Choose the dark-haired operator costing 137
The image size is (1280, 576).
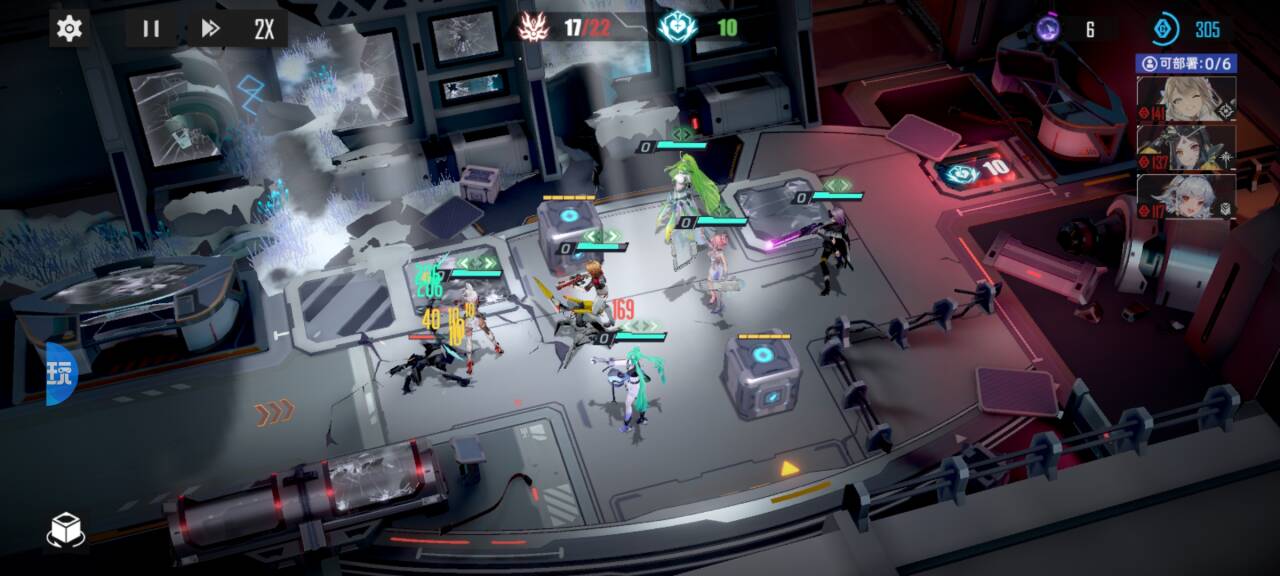[1186, 148]
